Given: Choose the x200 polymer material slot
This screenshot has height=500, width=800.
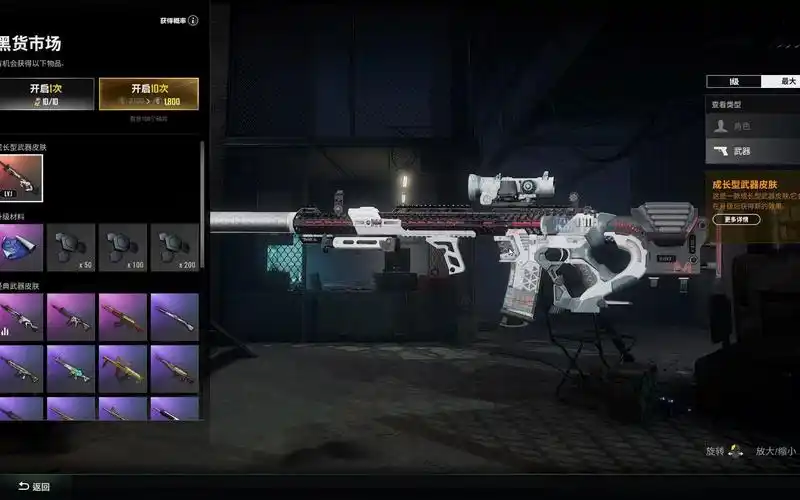Looking at the screenshot, I should (x=174, y=247).
